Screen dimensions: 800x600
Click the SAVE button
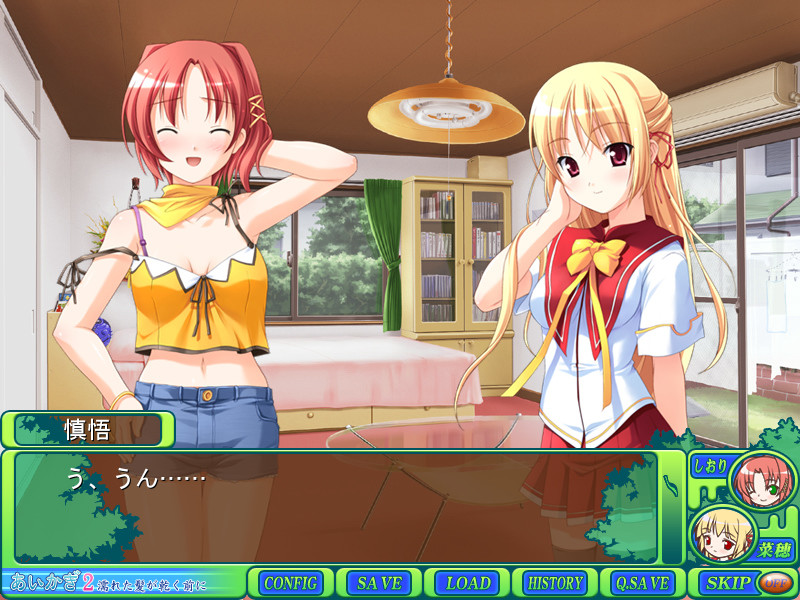tap(379, 583)
